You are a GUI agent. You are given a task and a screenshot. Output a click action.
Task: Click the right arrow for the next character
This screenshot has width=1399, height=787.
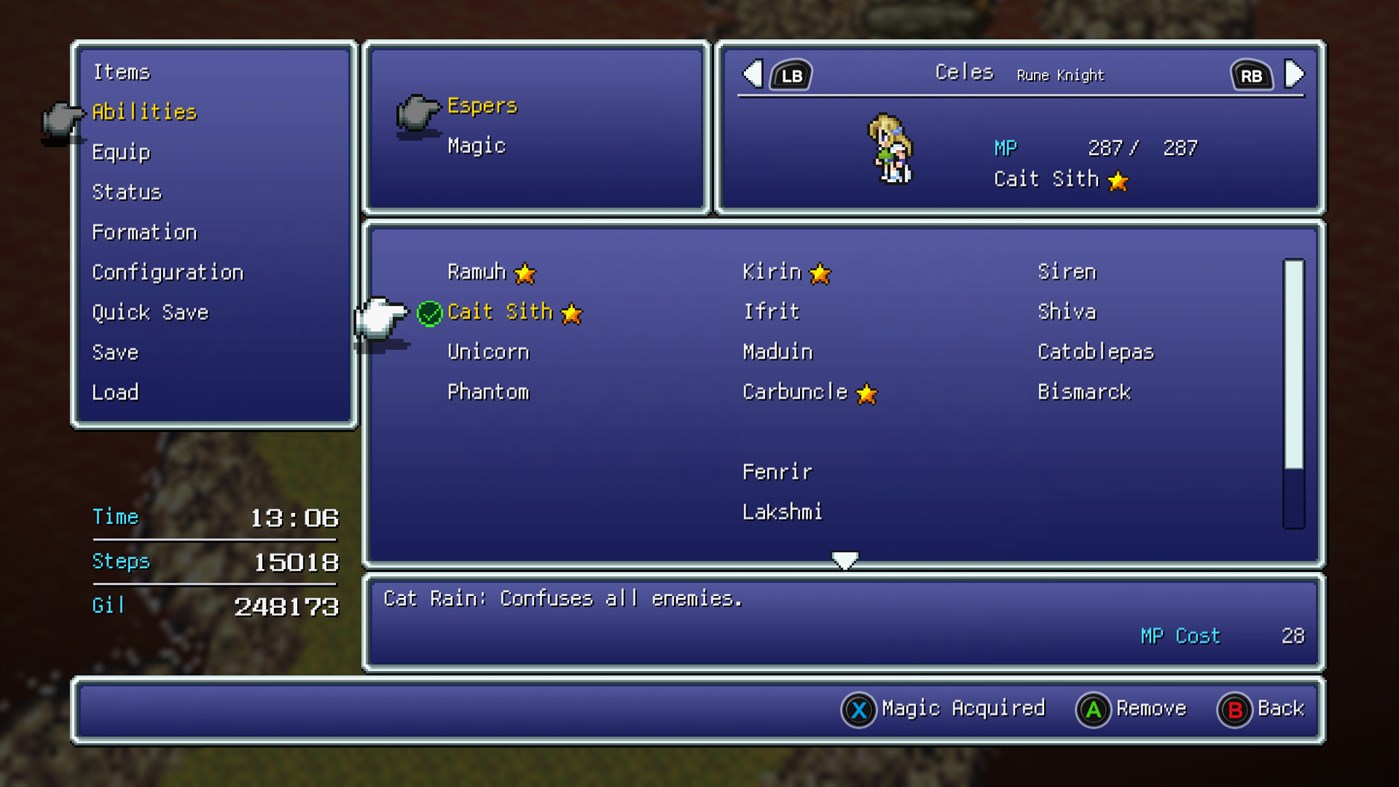[1292, 73]
